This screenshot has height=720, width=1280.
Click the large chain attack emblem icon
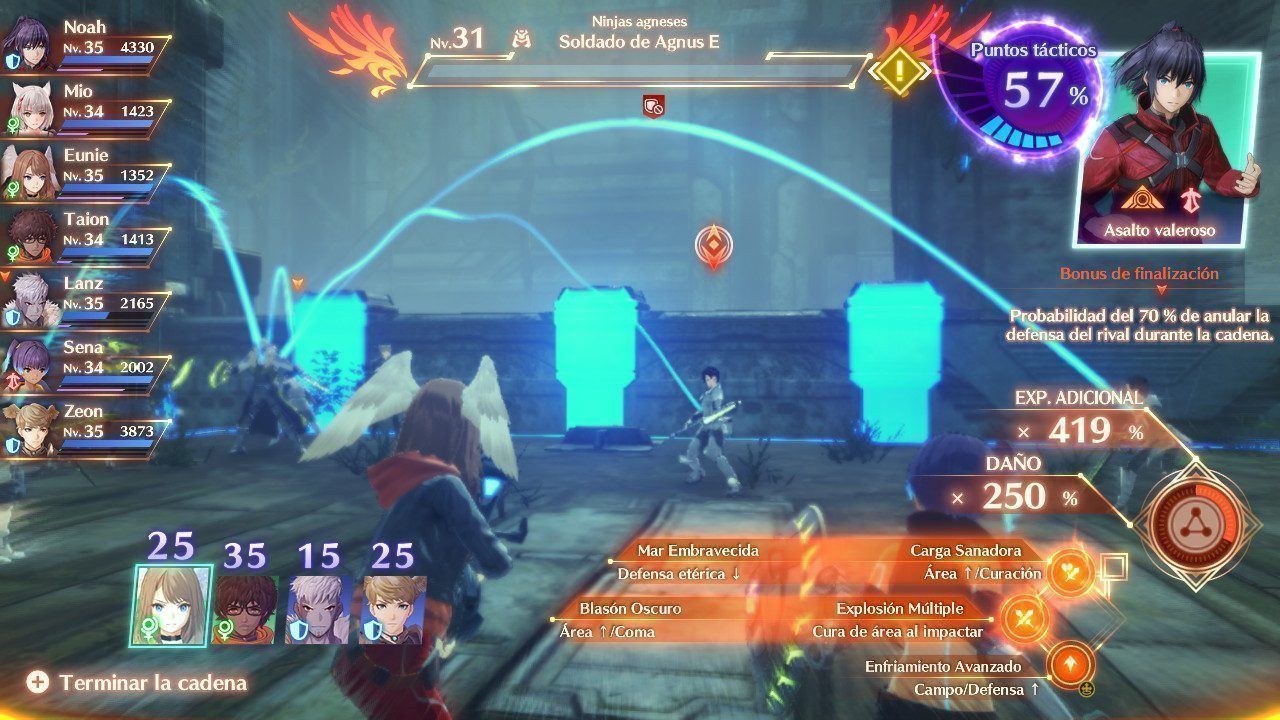click(x=1195, y=520)
